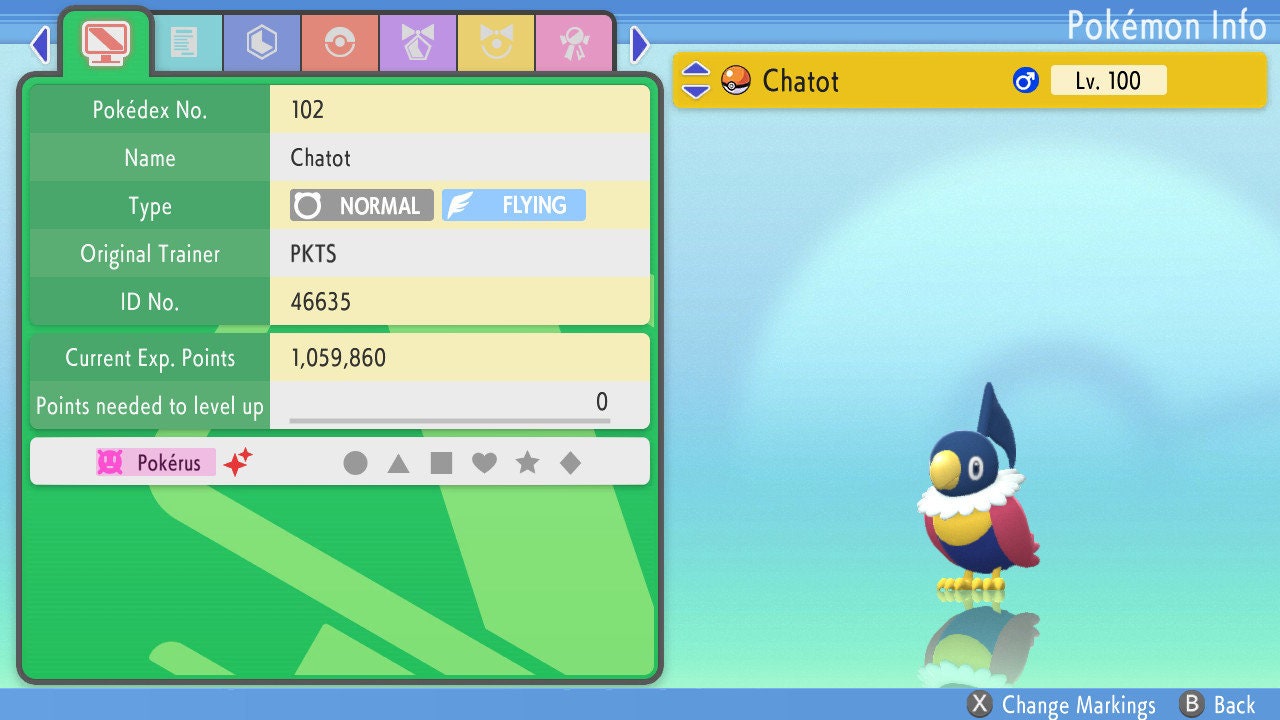The image size is (1280, 720).
Task: Switch to the teal document memo tab
Action: click(x=184, y=43)
